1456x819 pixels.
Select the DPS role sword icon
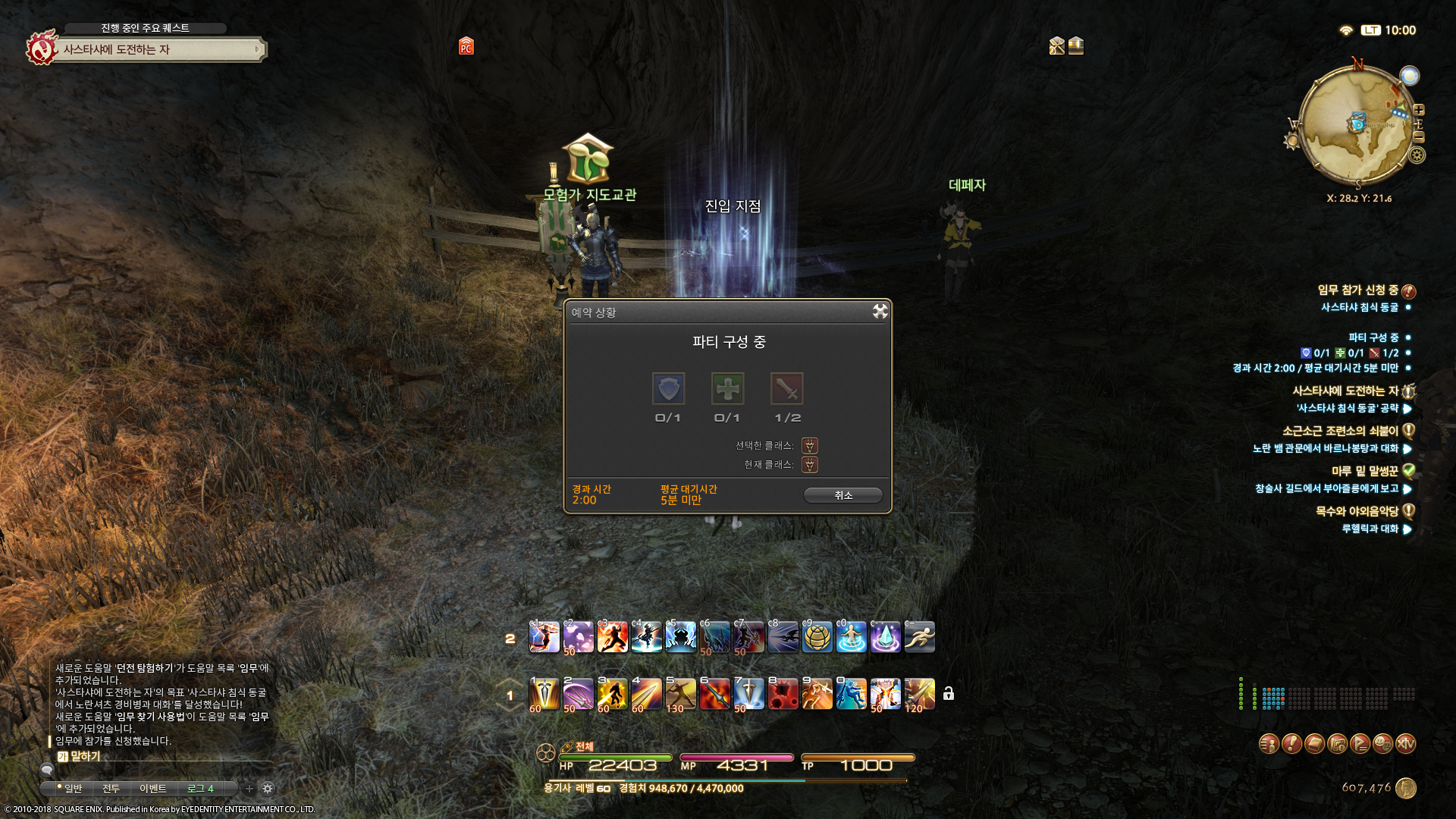[x=786, y=389]
